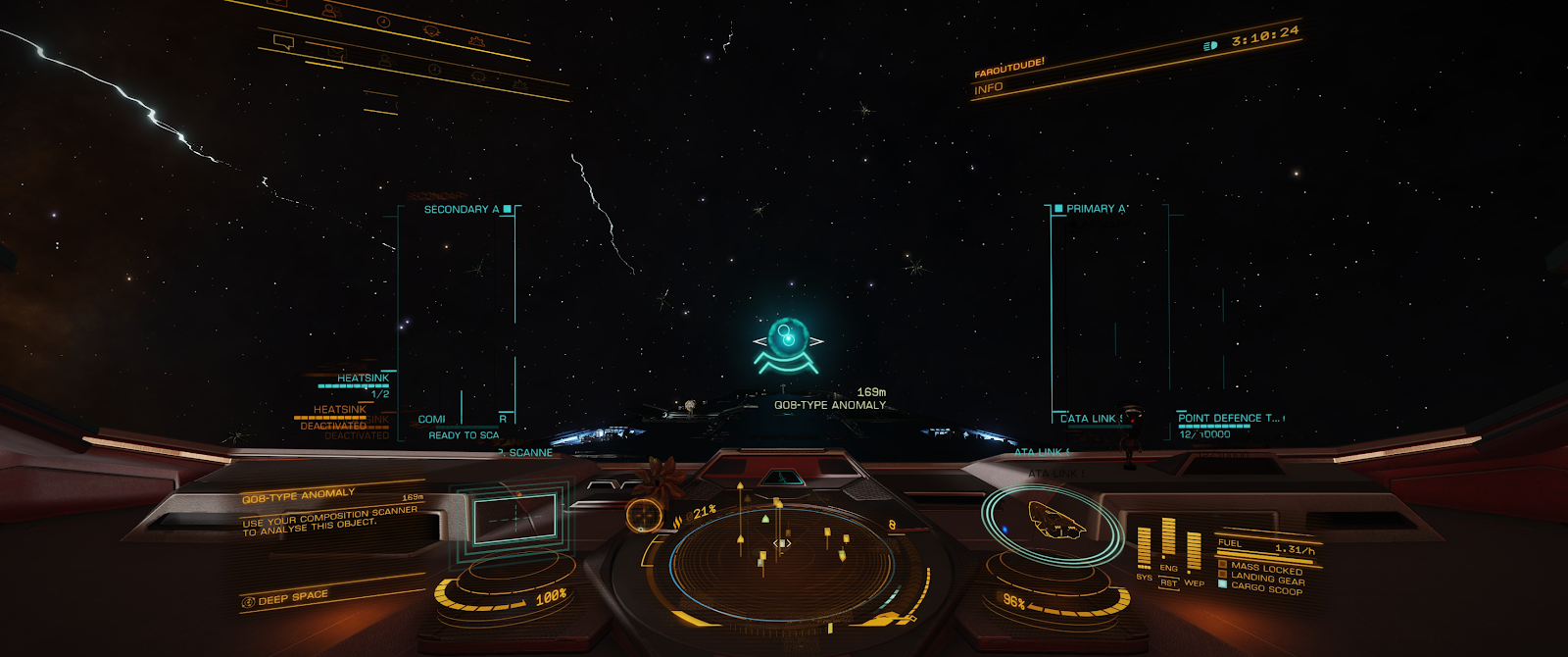Click the Mass Locked status indicator

point(1266,568)
